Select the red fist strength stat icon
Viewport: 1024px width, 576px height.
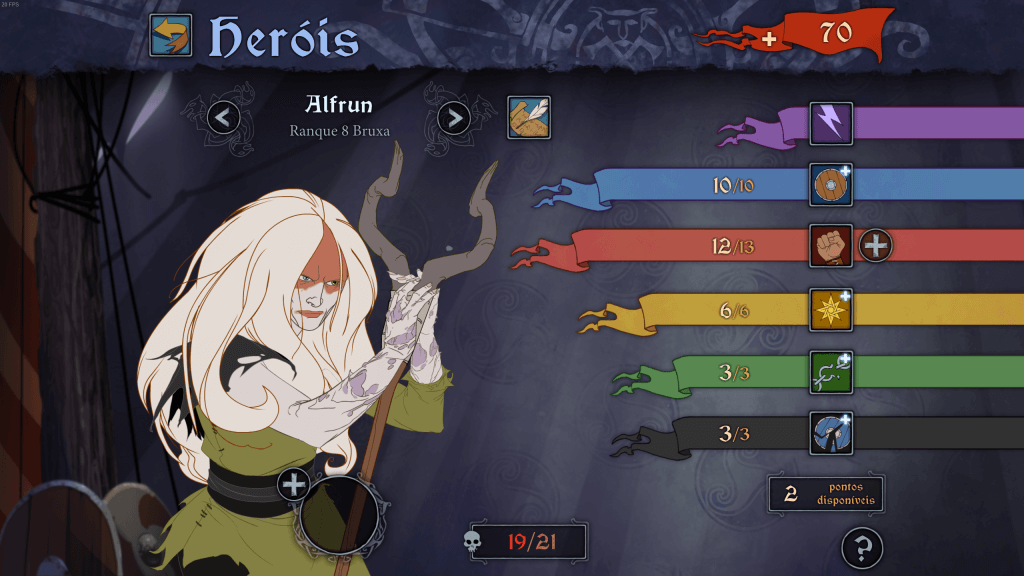831,245
